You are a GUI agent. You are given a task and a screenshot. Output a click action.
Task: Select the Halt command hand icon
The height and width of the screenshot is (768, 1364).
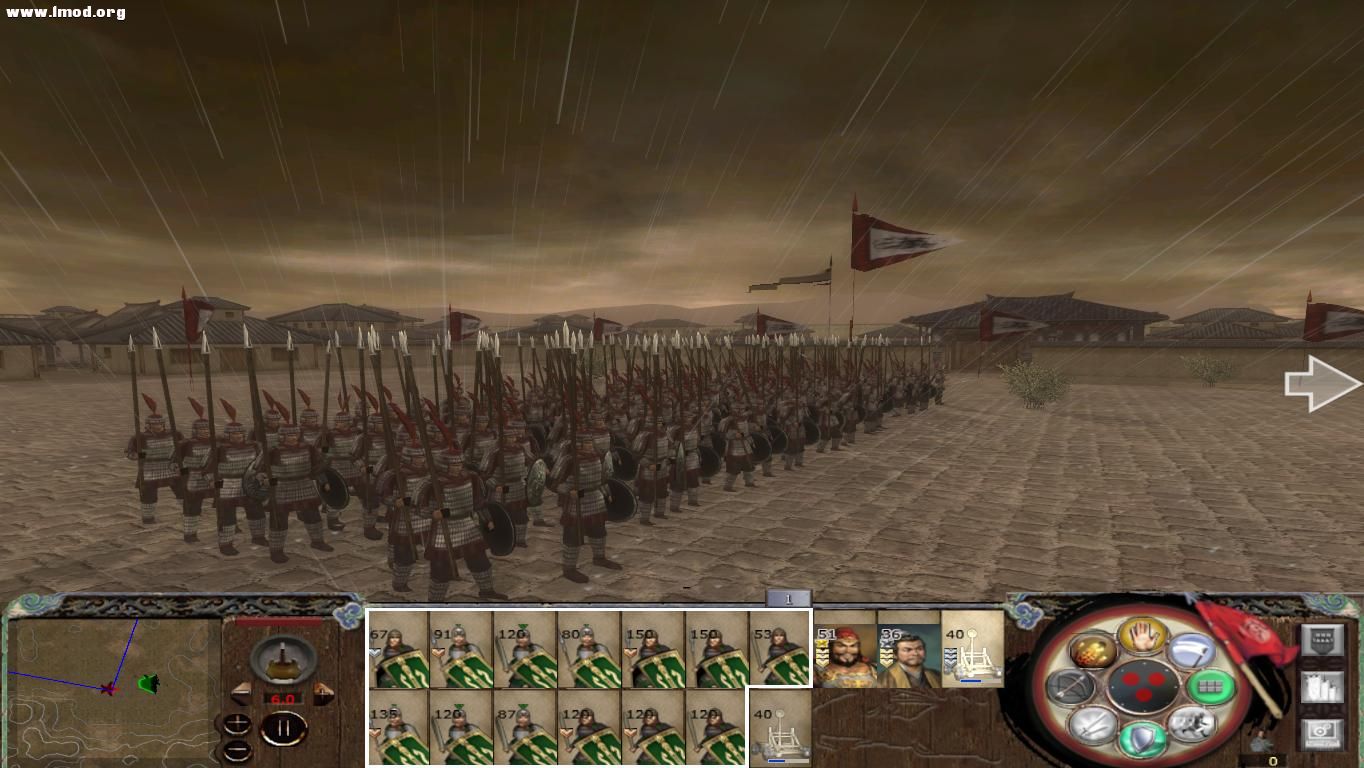1140,638
